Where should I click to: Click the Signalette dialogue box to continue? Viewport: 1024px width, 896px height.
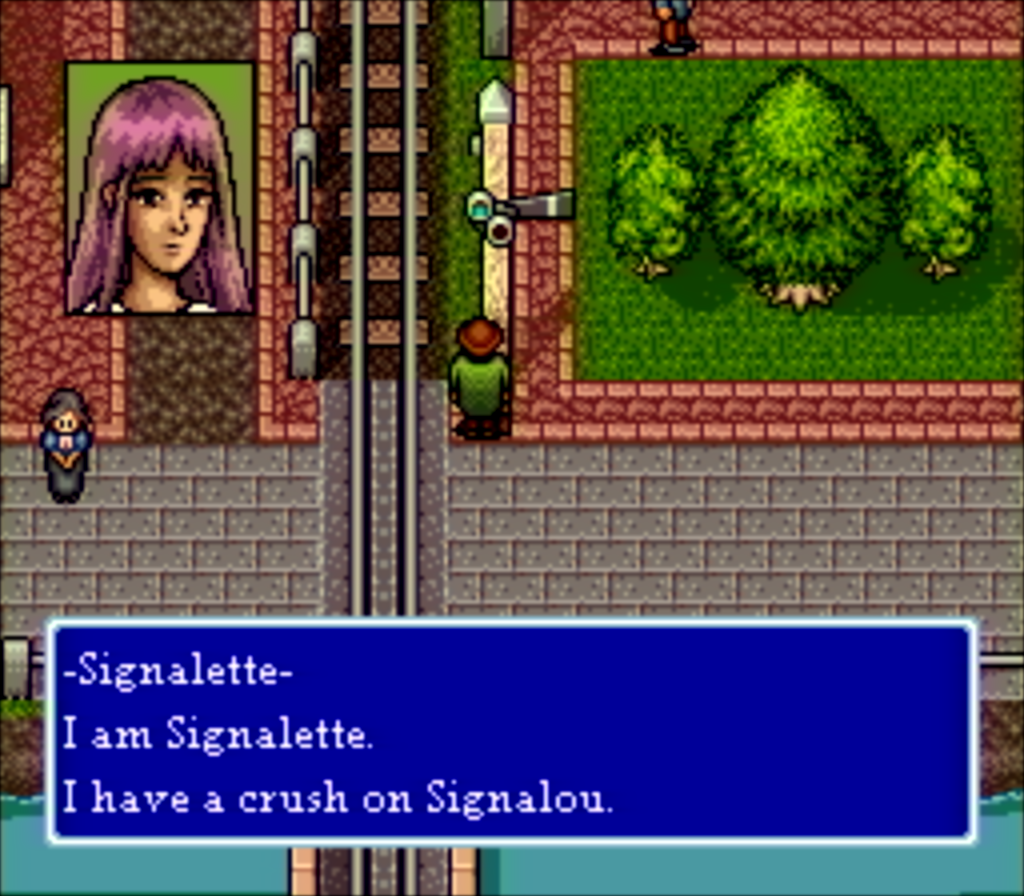tap(511, 731)
